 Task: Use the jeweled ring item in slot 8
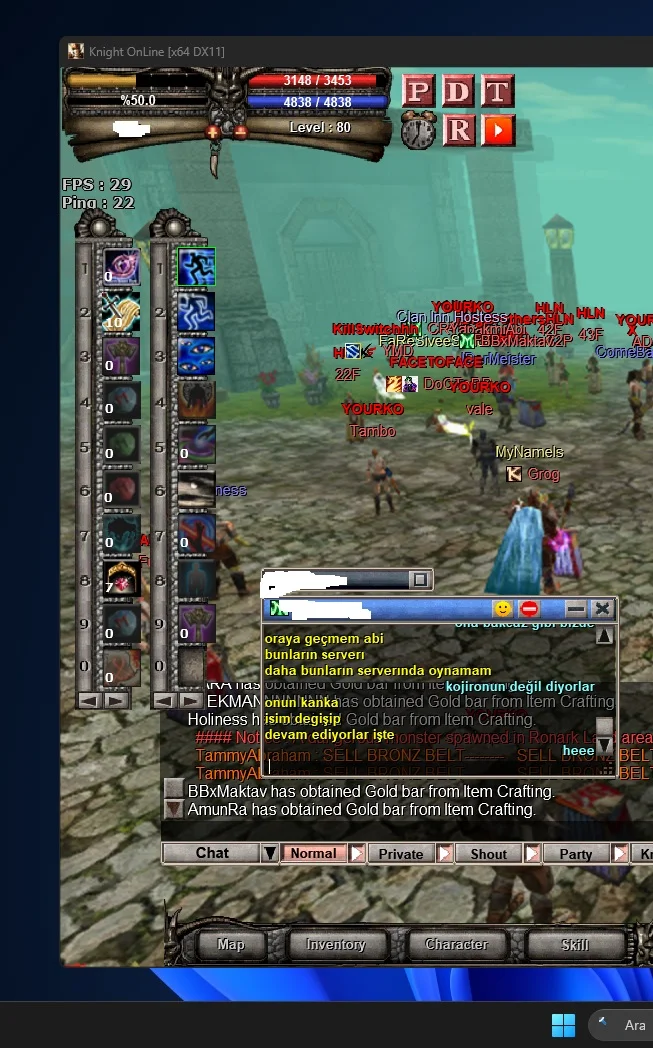[x=122, y=579]
